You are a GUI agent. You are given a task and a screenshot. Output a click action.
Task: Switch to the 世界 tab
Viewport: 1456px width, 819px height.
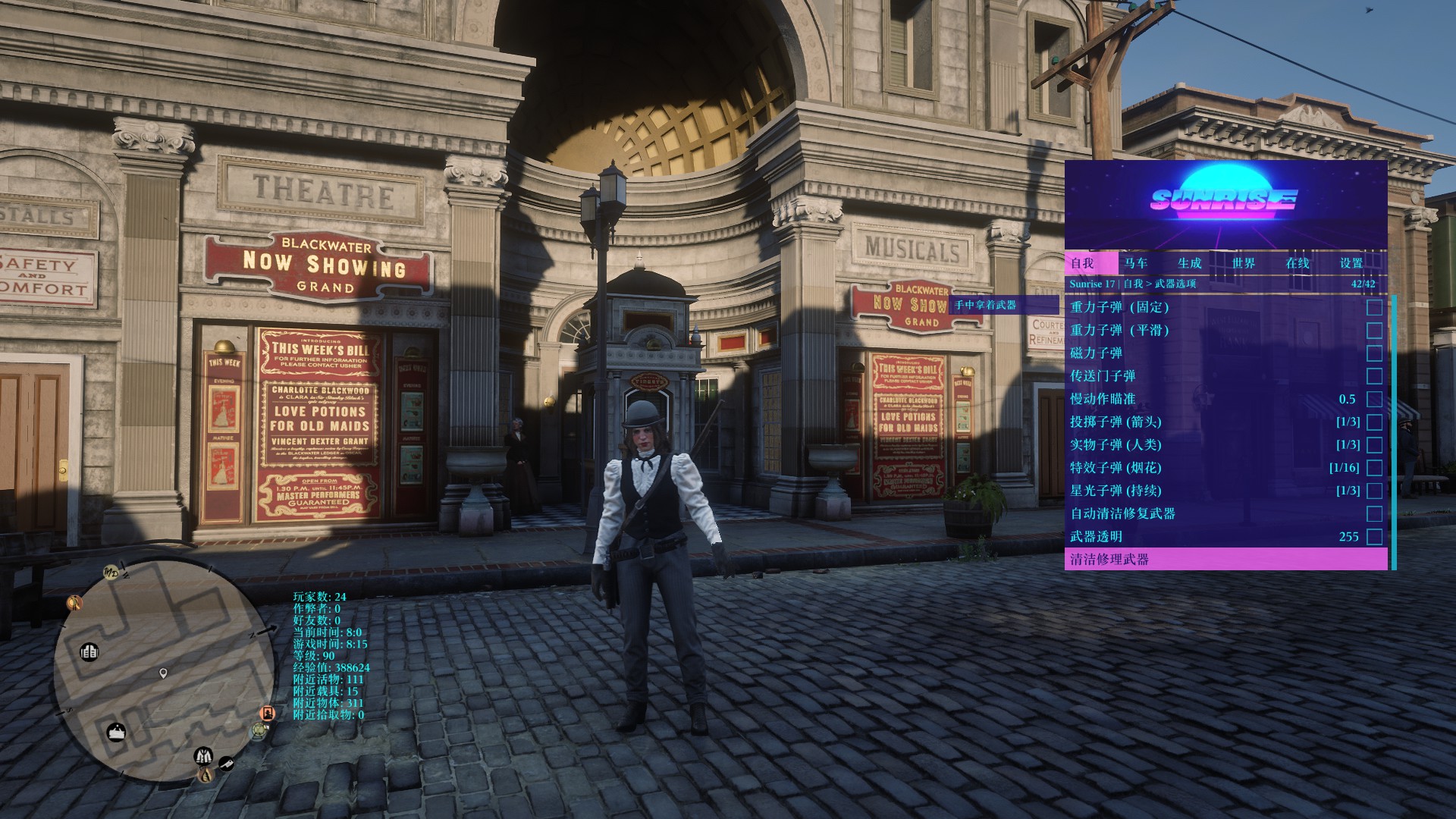point(1243,263)
